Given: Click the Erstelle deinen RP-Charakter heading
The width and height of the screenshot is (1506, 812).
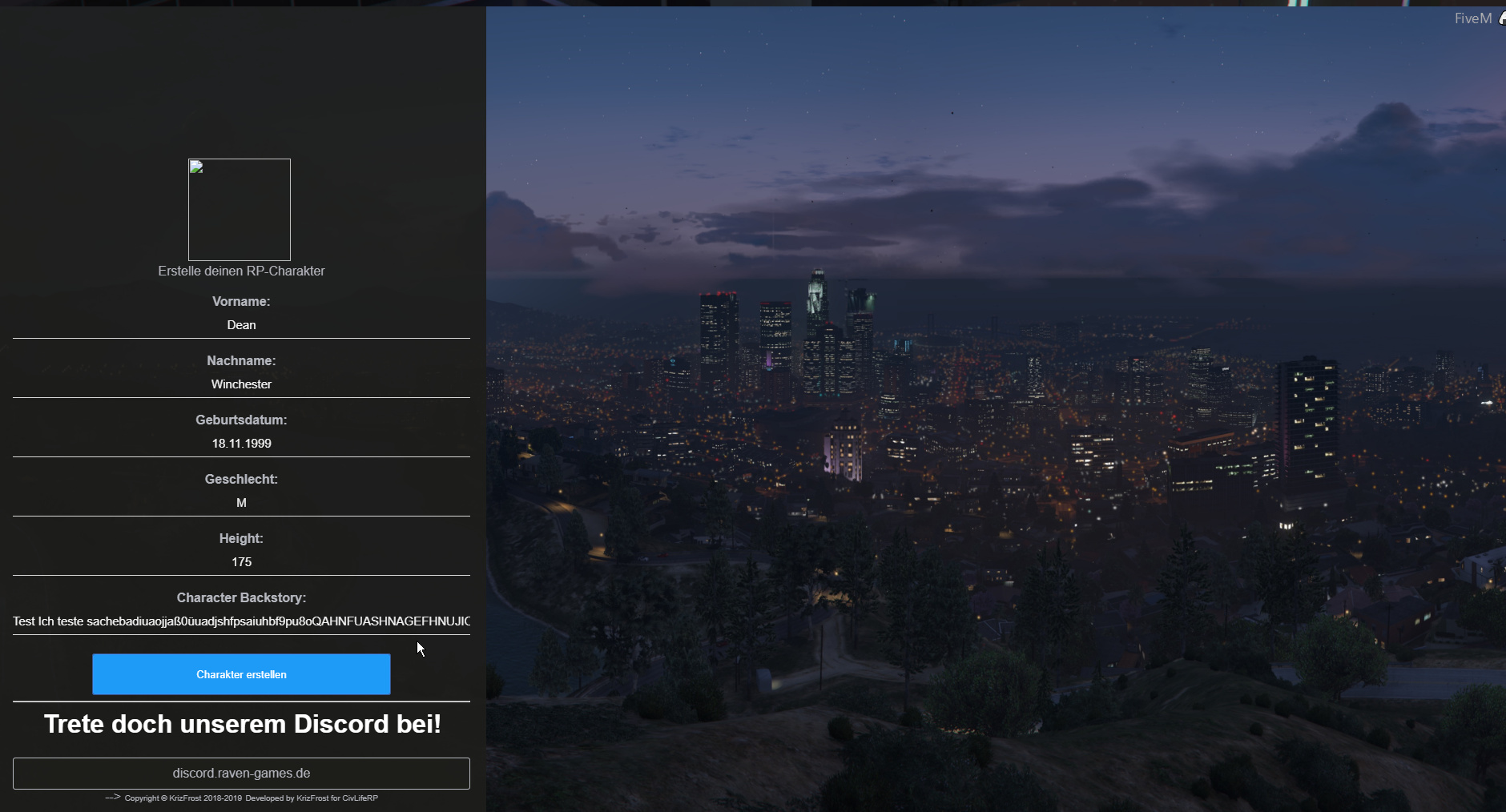Looking at the screenshot, I should click(x=241, y=271).
